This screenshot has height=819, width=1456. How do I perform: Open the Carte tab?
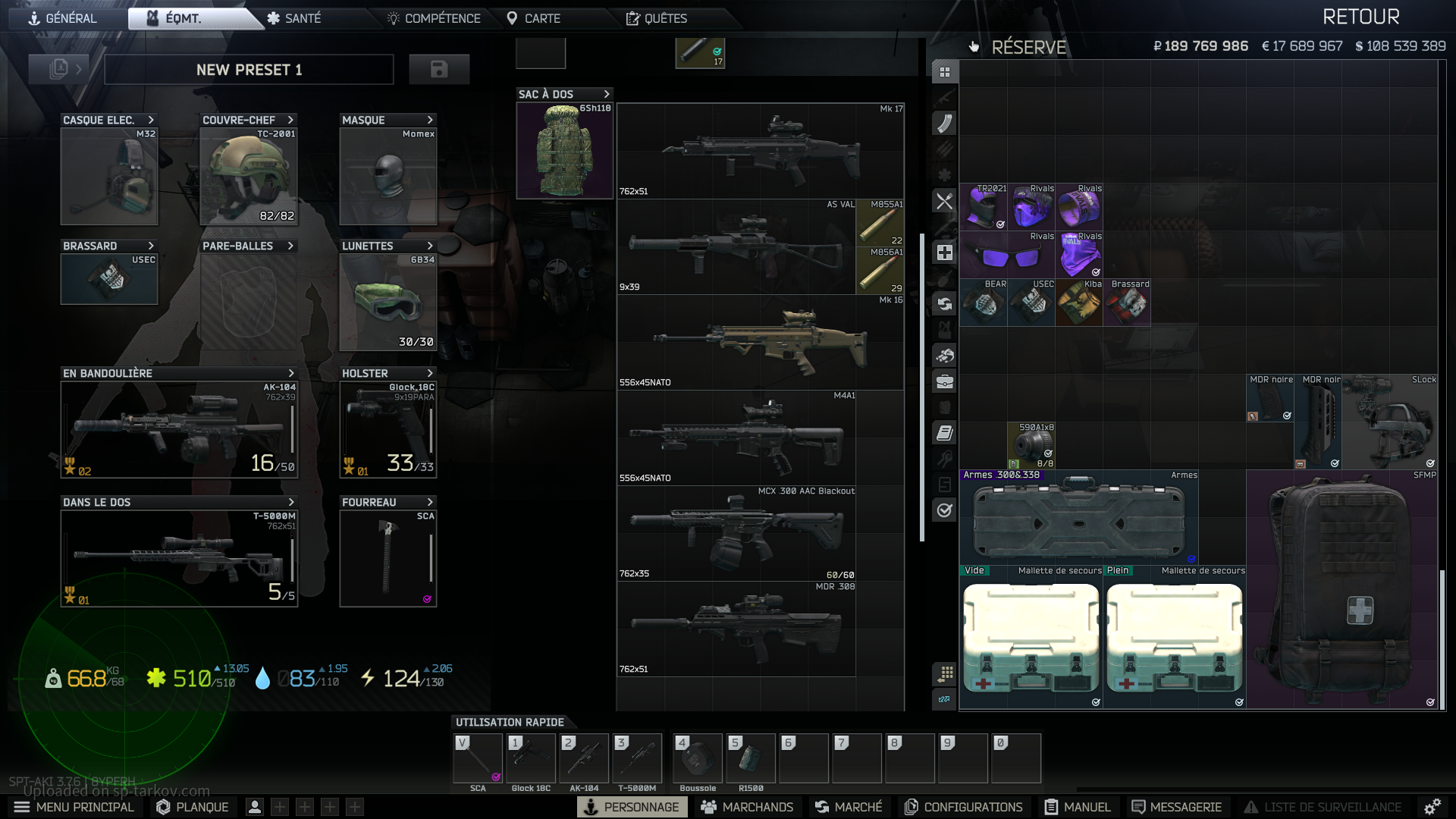(534, 18)
